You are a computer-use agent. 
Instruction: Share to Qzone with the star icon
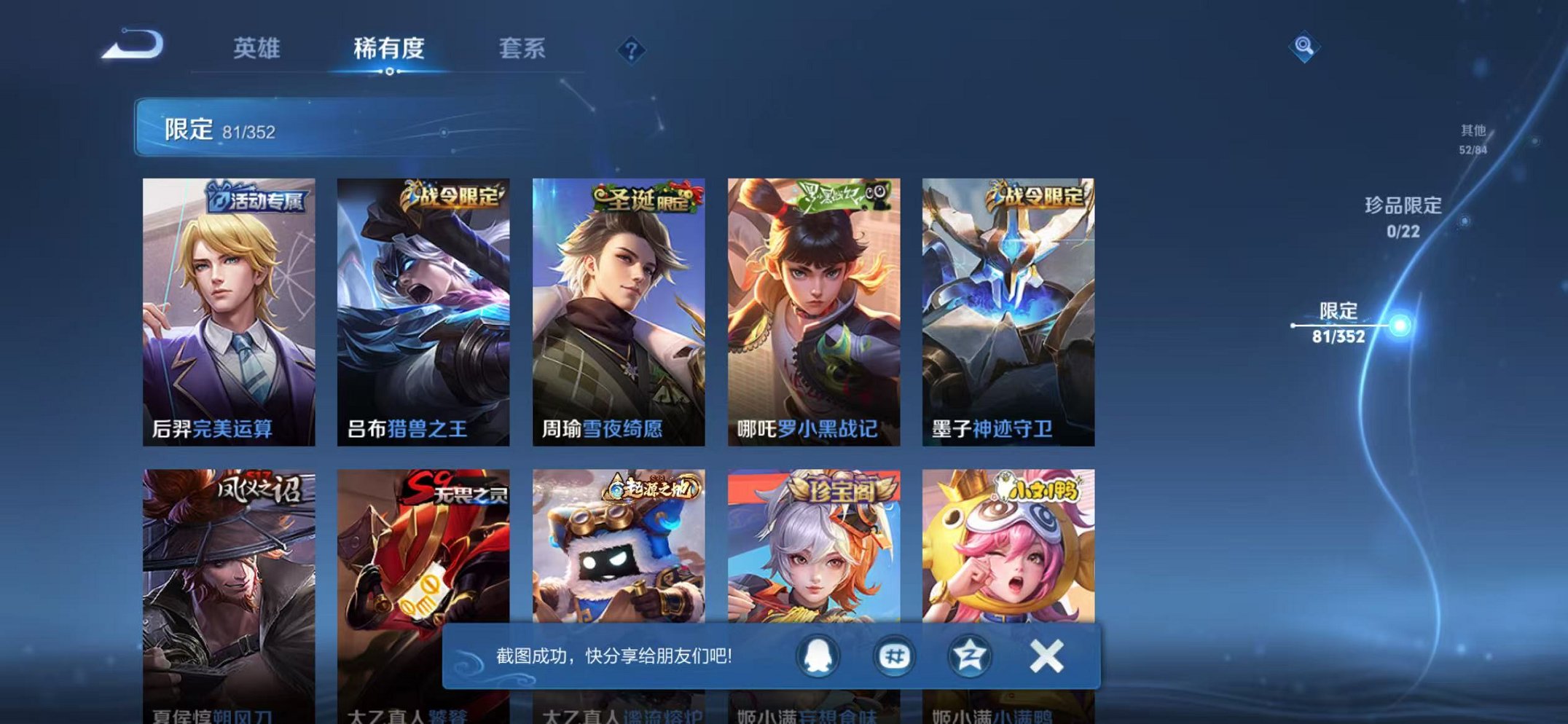969,655
